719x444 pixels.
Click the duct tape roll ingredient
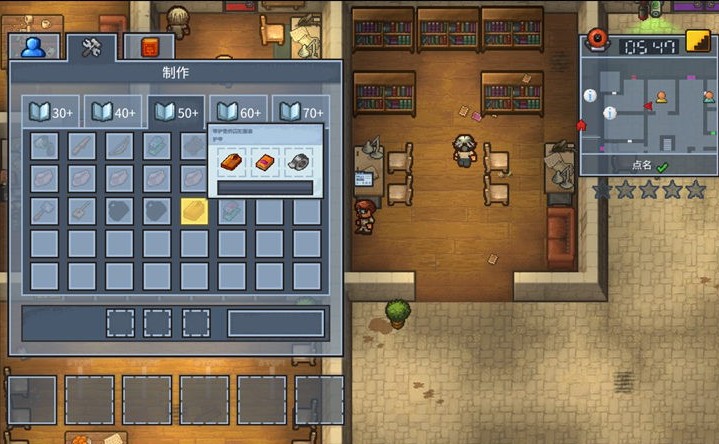point(298,160)
